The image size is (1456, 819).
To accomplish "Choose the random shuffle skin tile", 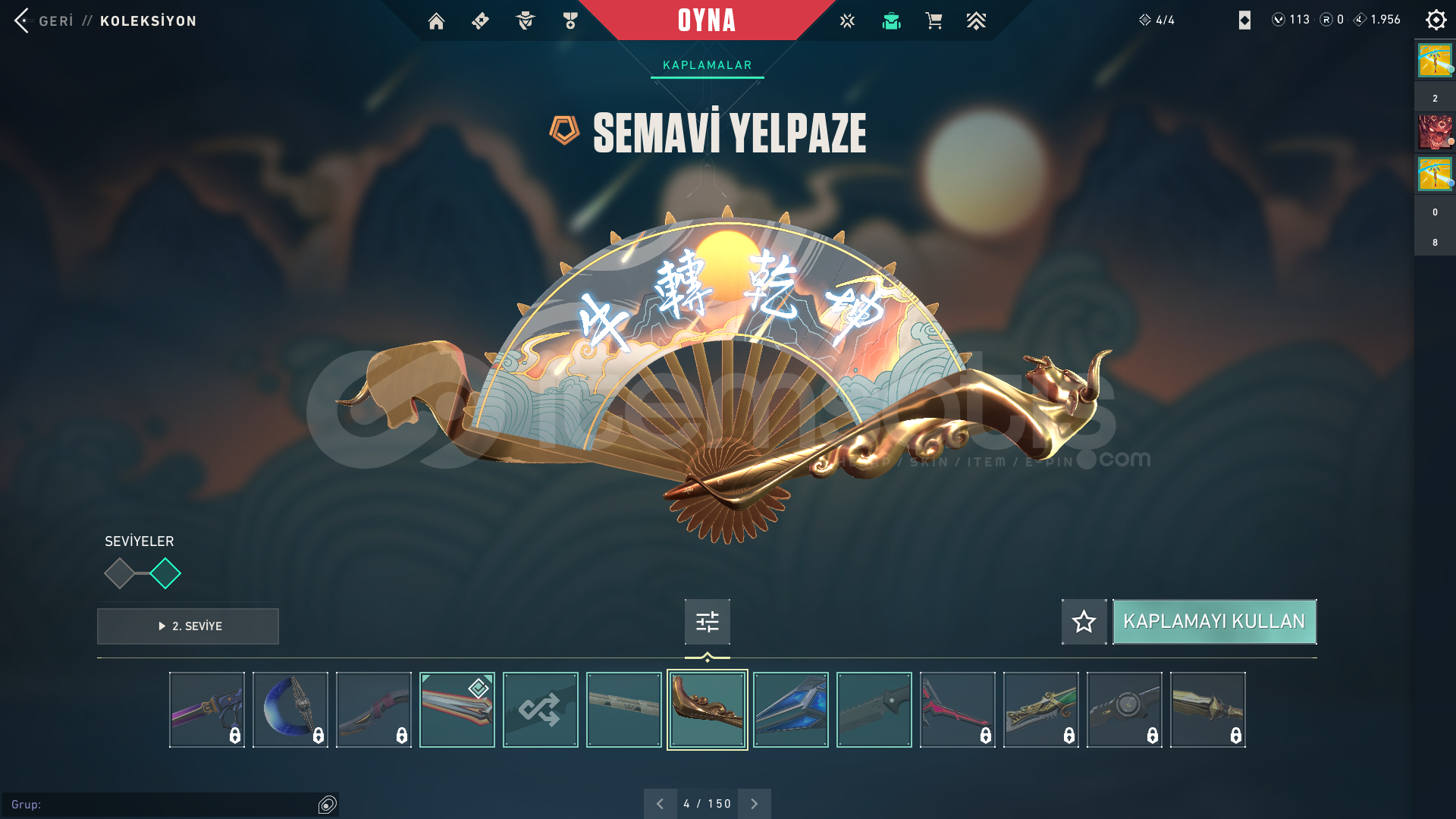I will pyautogui.click(x=540, y=710).
